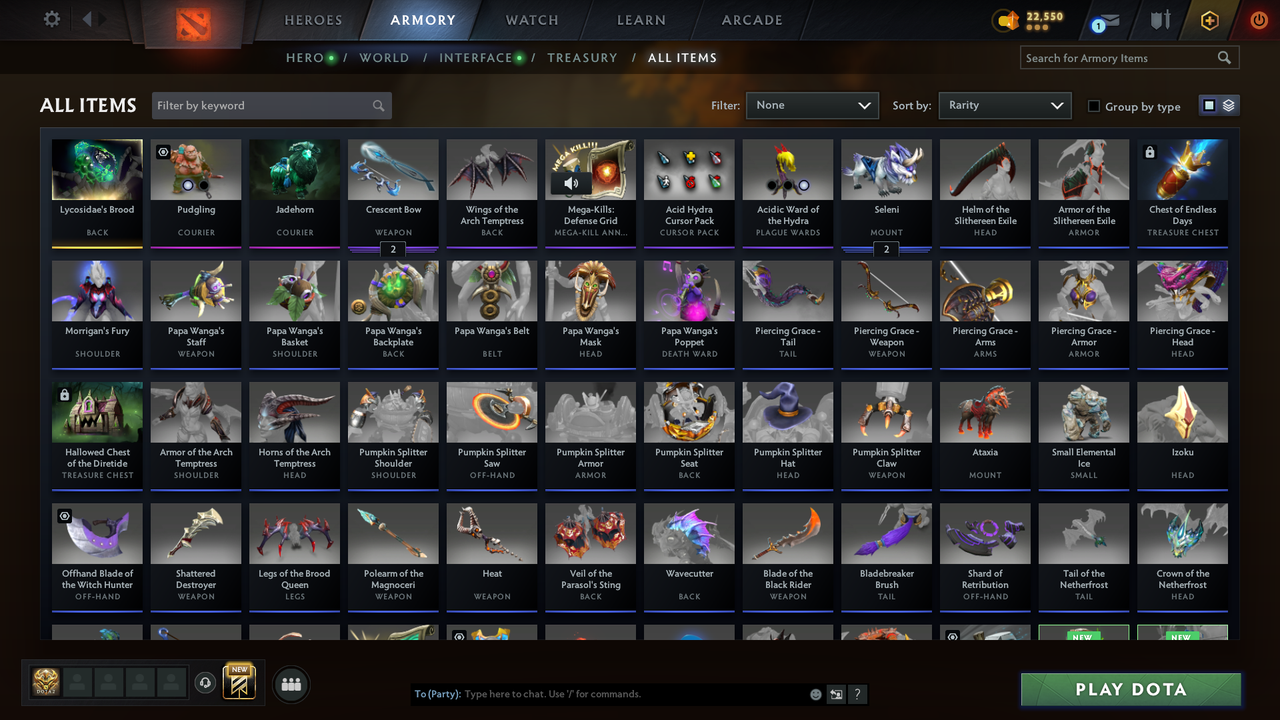Click the magnifier in the Armory search bar
This screenshot has width=1280, height=720.
1224,58
